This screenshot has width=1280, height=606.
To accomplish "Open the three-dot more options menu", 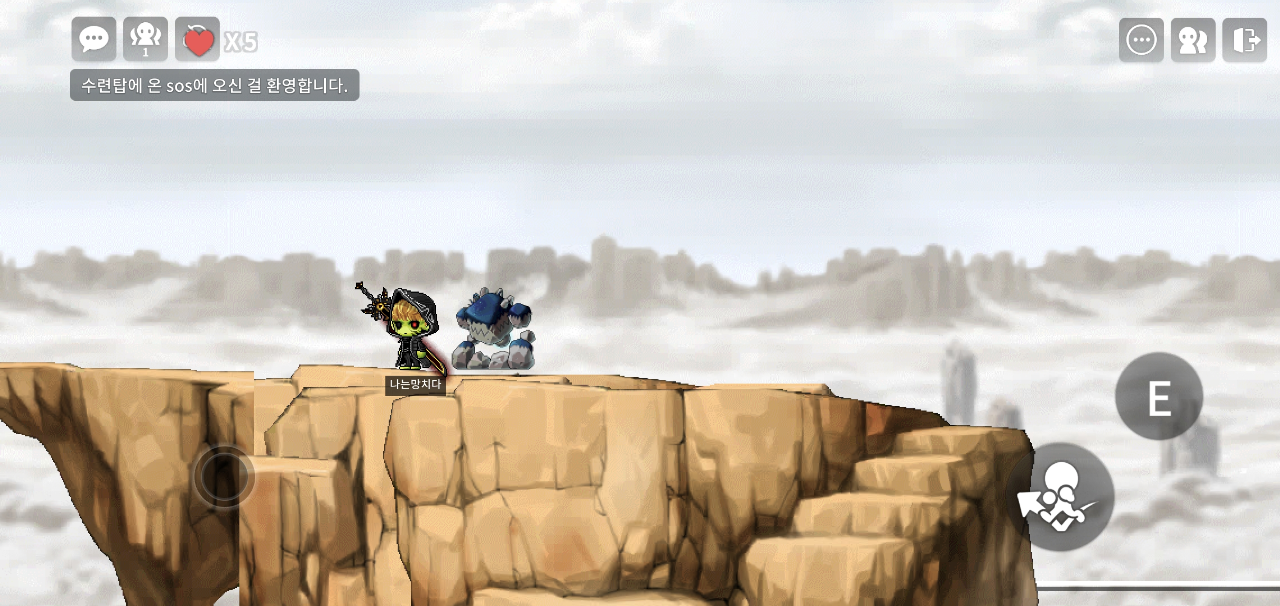I will tap(1141, 40).
